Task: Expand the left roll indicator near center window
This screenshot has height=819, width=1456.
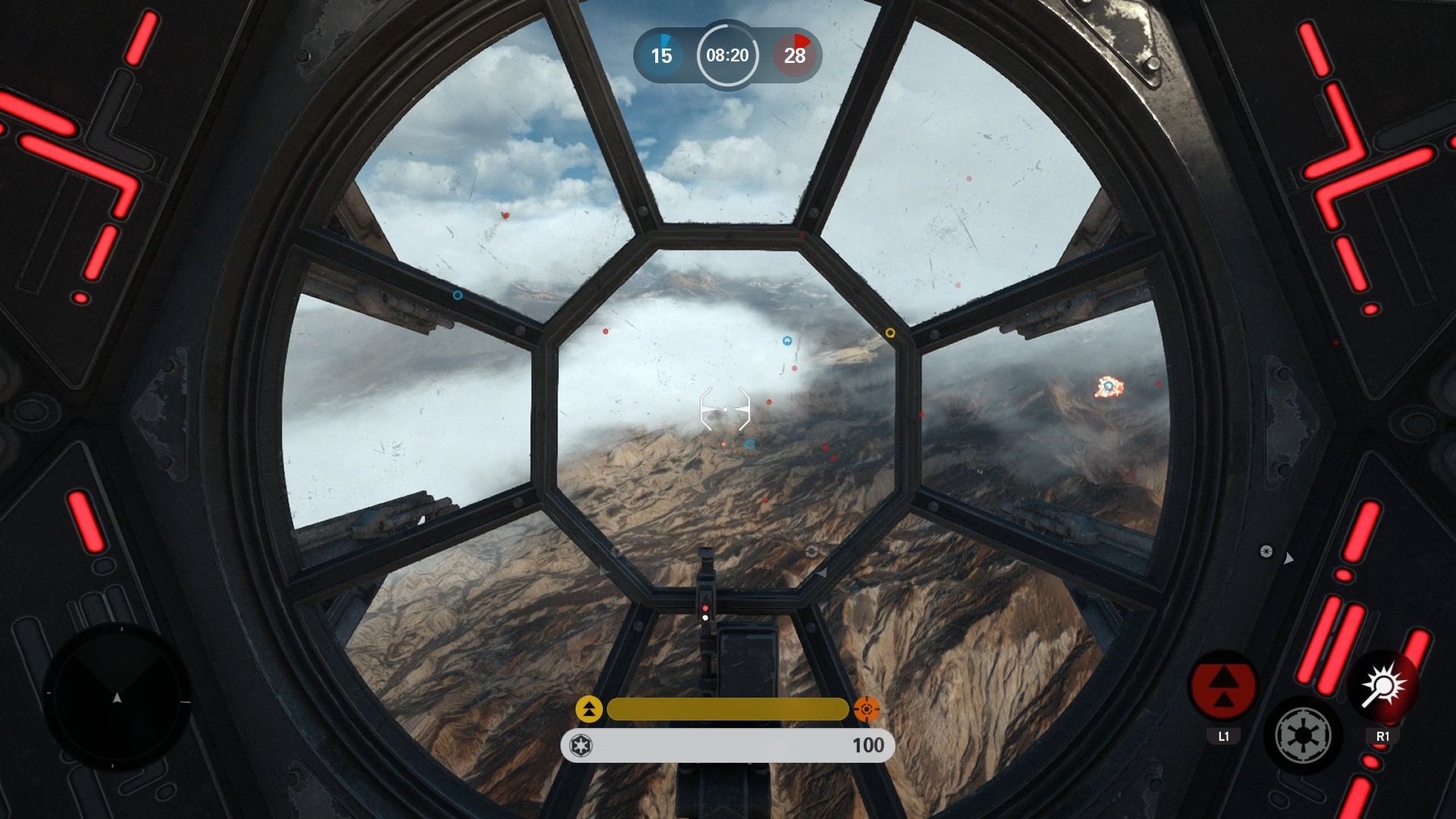Action: coord(617,552)
